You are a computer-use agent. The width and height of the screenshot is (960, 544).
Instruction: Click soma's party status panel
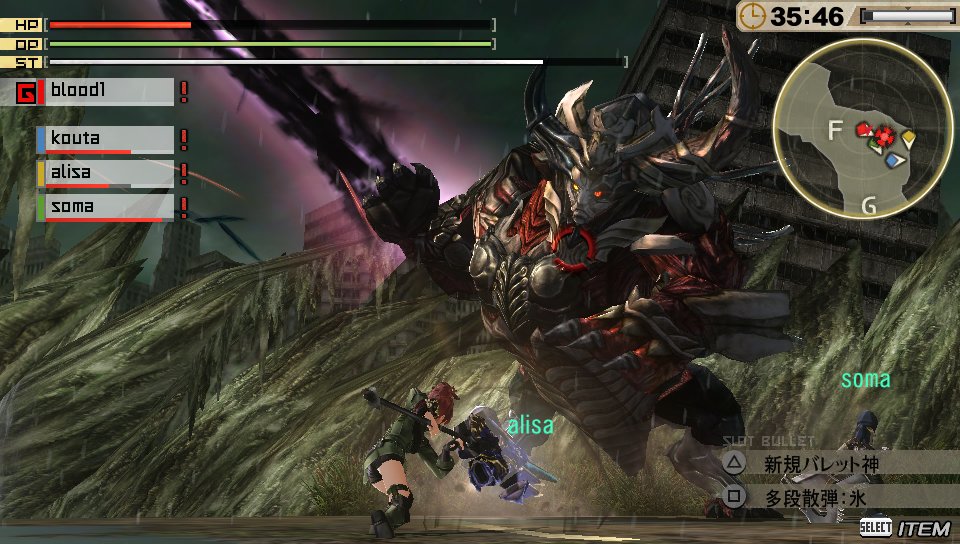click(105, 207)
